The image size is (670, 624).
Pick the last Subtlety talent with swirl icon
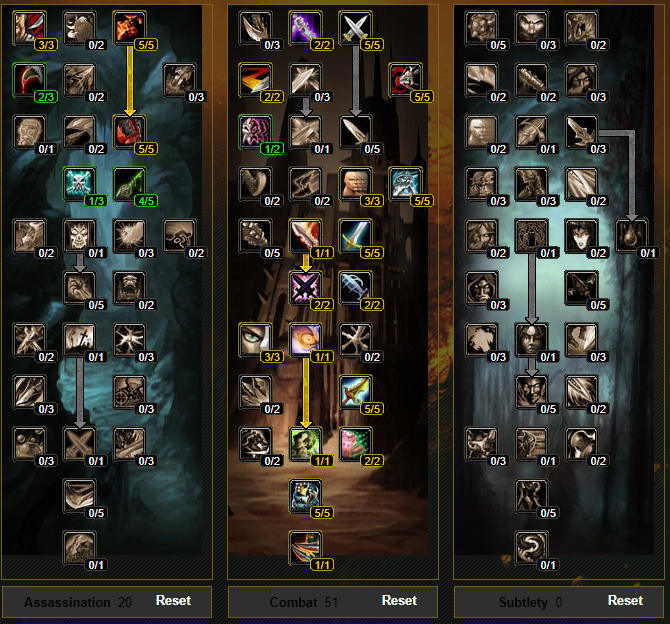[532, 548]
